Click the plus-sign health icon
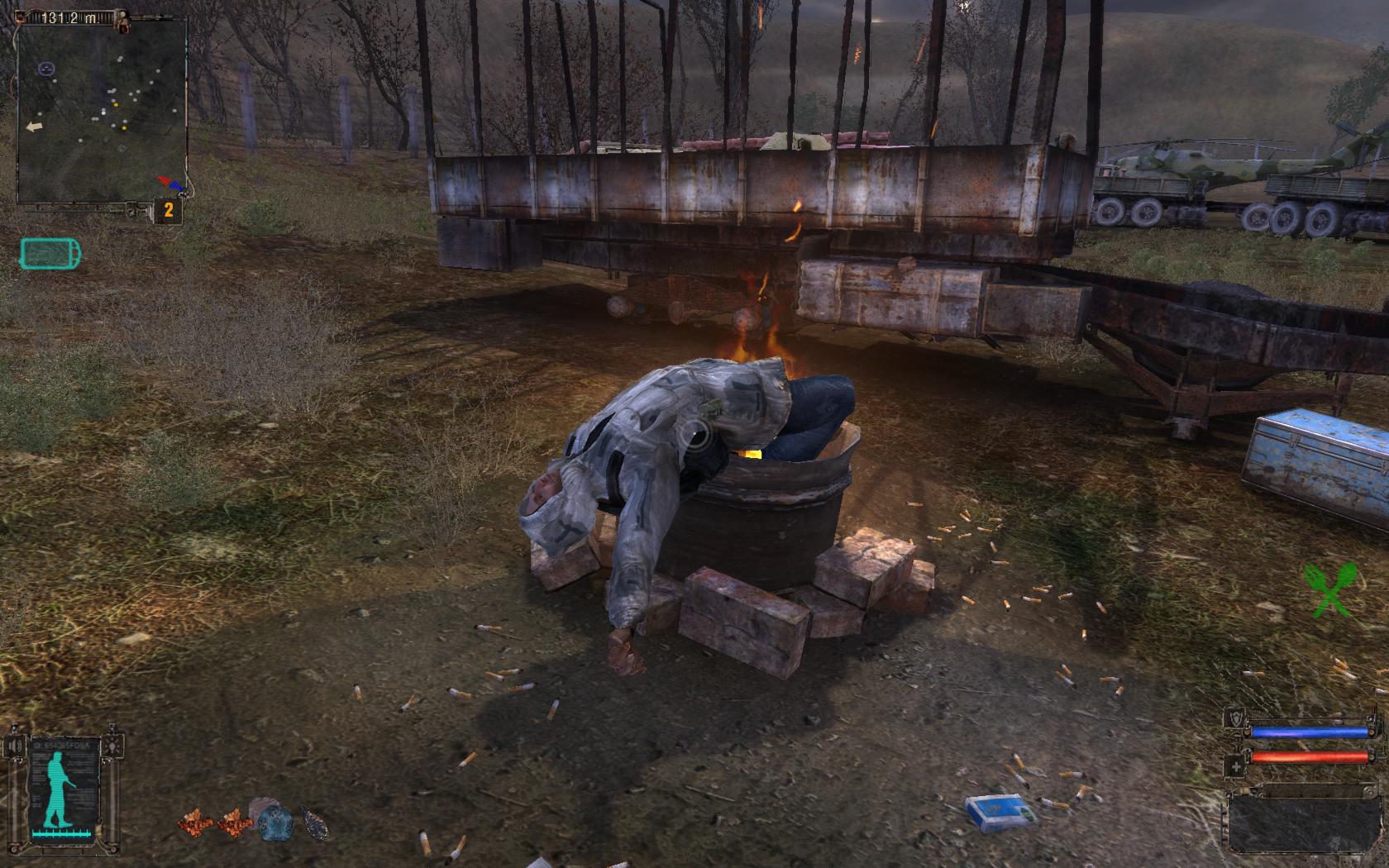Viewport: 1389px width, 868px height. [1236, 767]
